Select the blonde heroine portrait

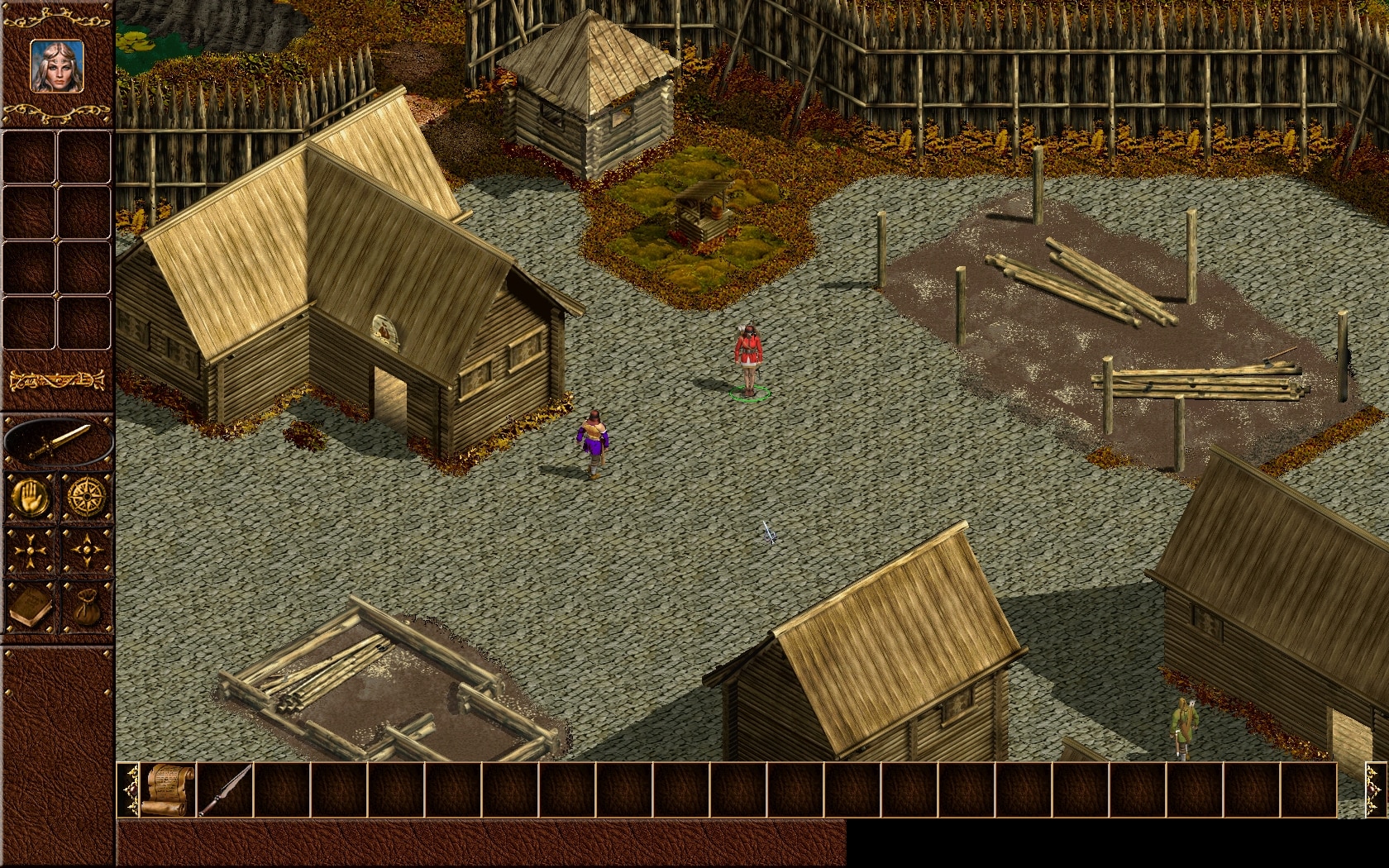pos(57,66)
